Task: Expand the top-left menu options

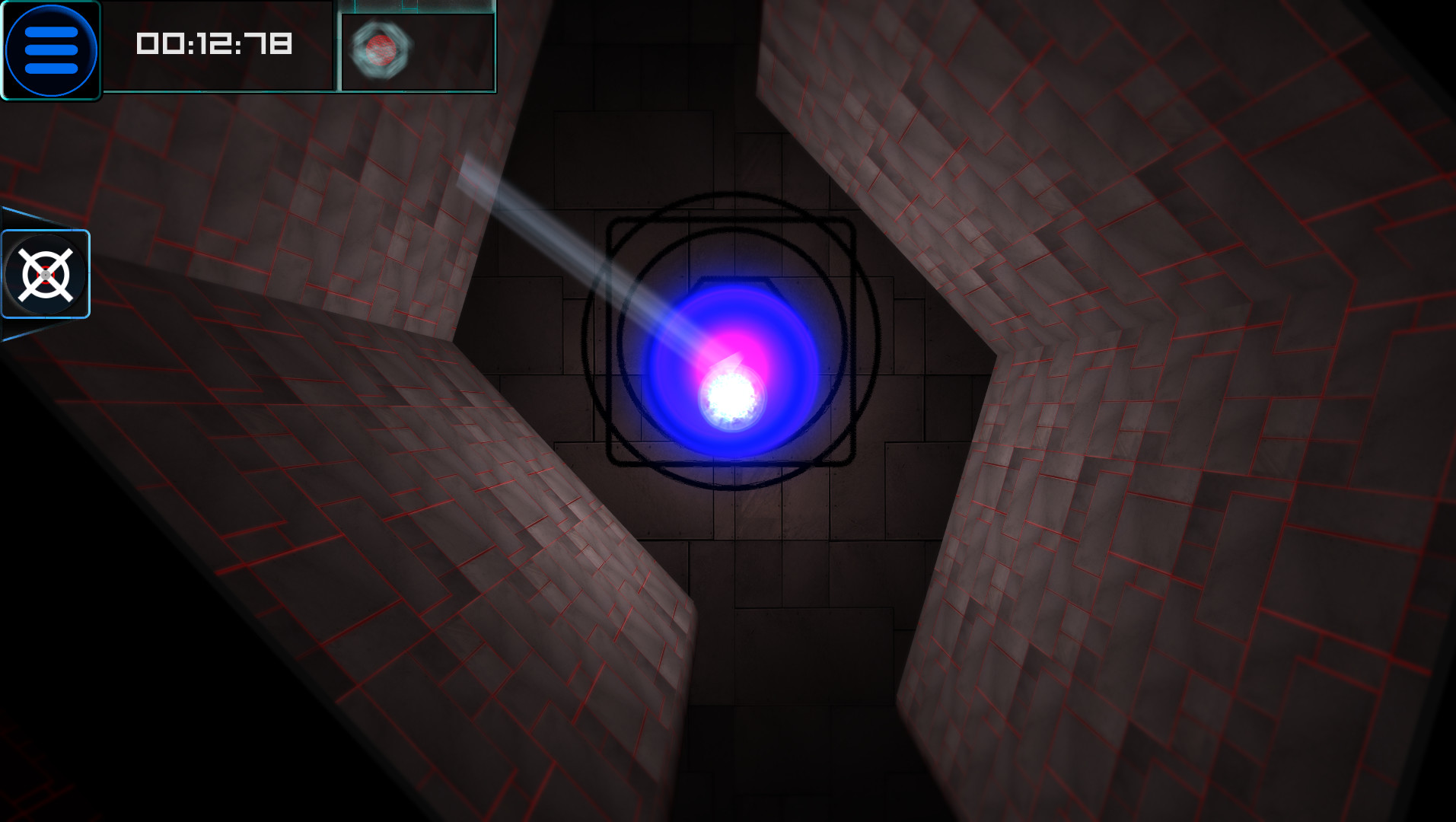Action: coord(50,48)
